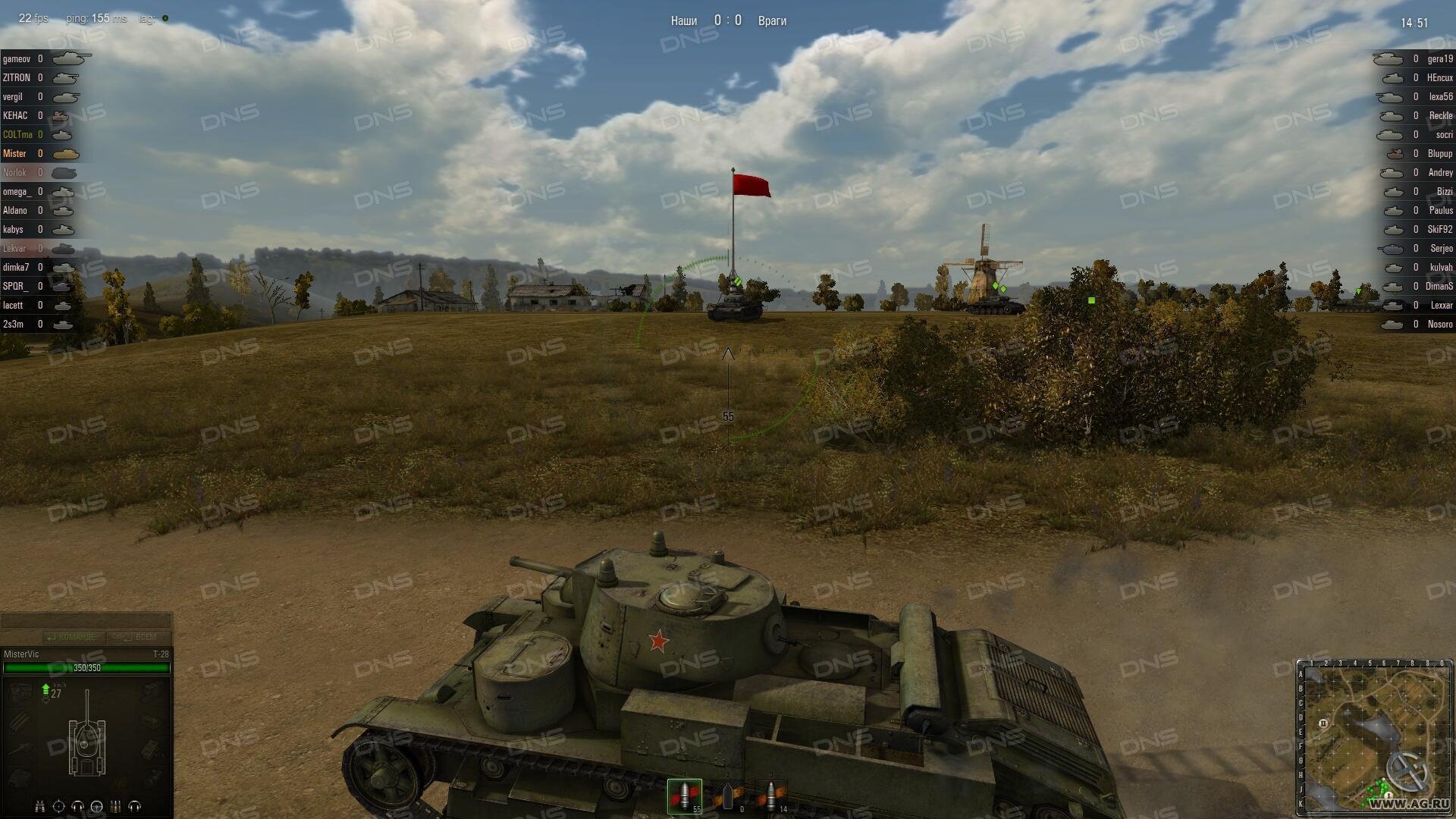Click the chat input field above КОМАНДЕ
The height and width of the screenshot is (819, 1456).
click(x=86, y=621)
